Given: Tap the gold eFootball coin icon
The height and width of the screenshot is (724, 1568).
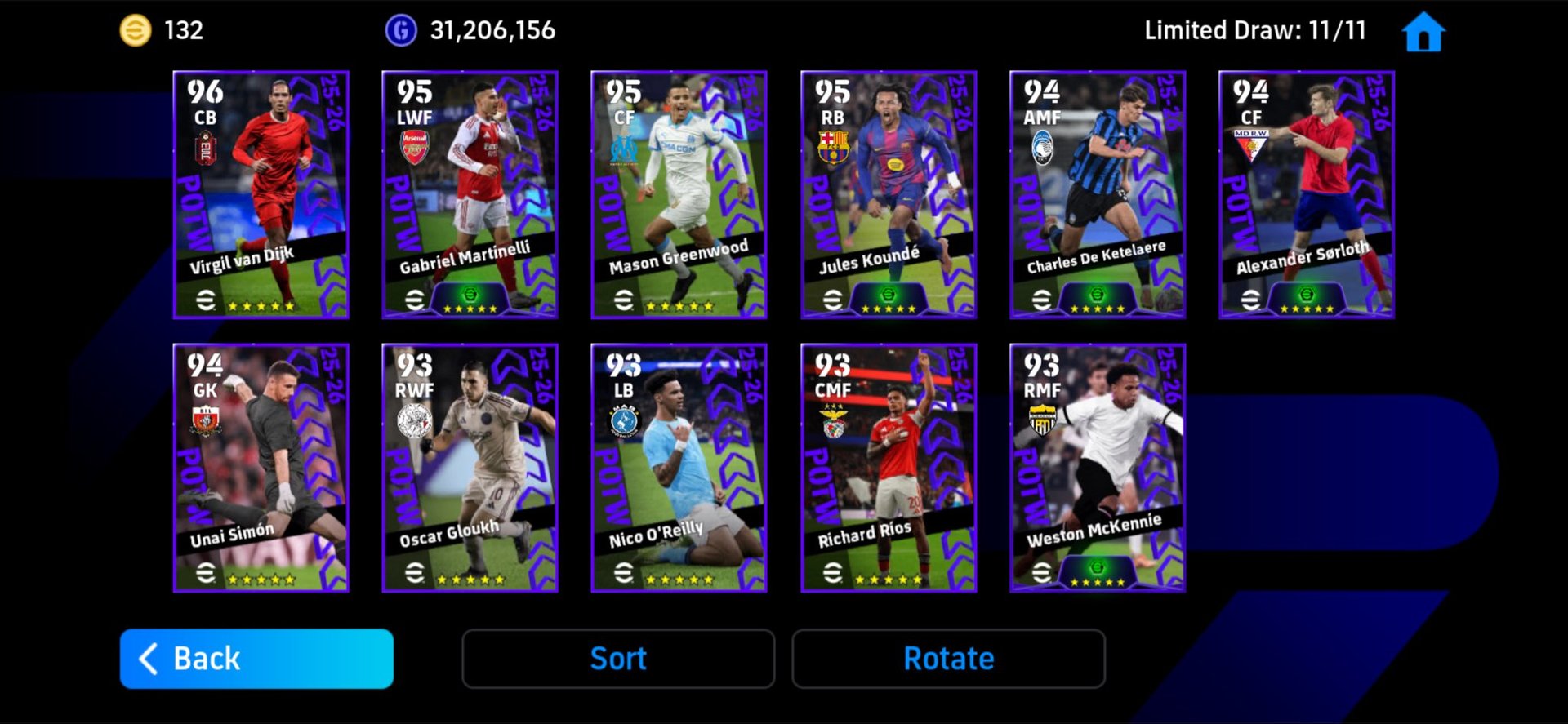Looking at the screenshot, I should (136, 31).
